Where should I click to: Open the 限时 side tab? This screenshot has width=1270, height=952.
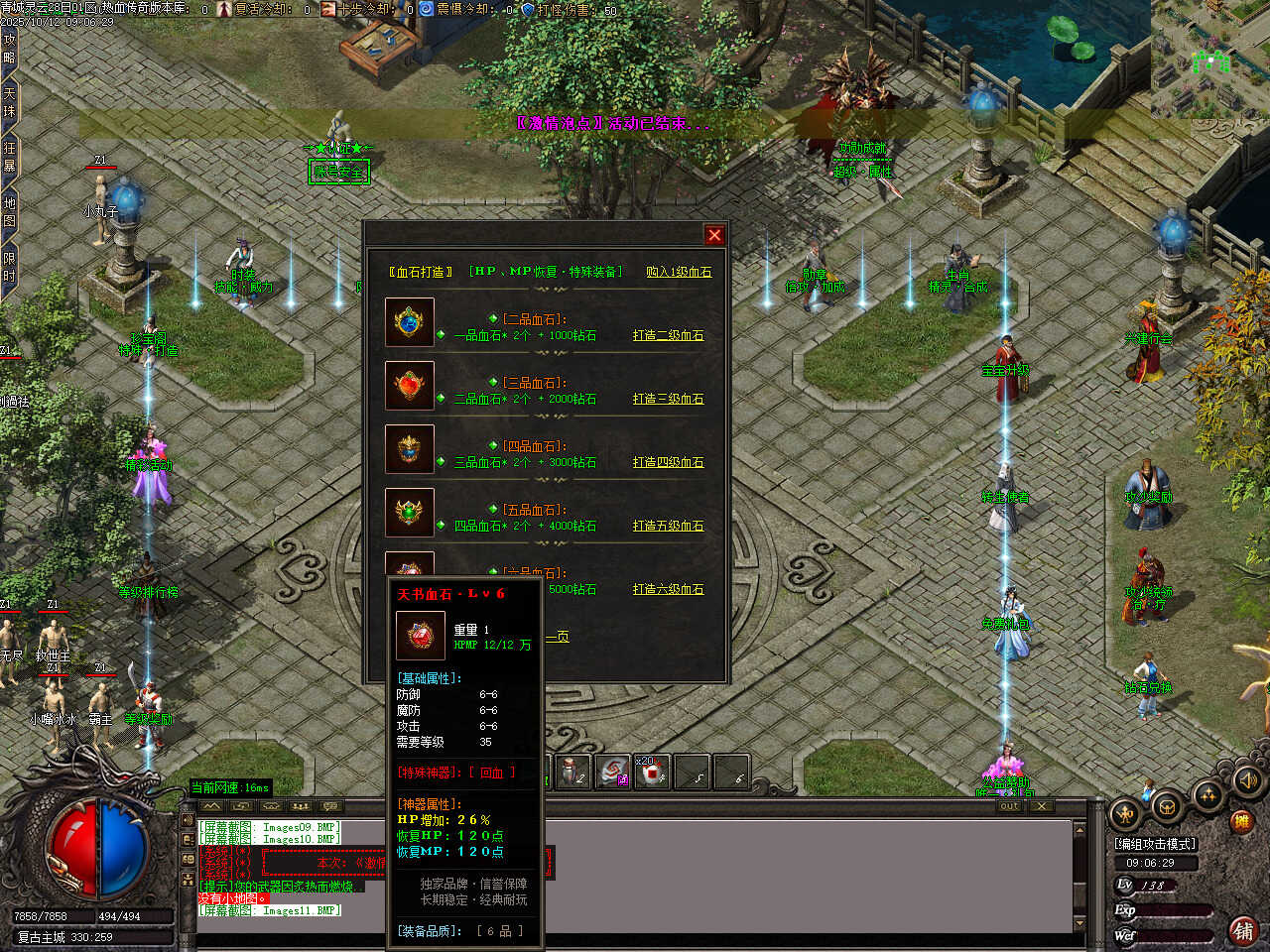(9, 268)
